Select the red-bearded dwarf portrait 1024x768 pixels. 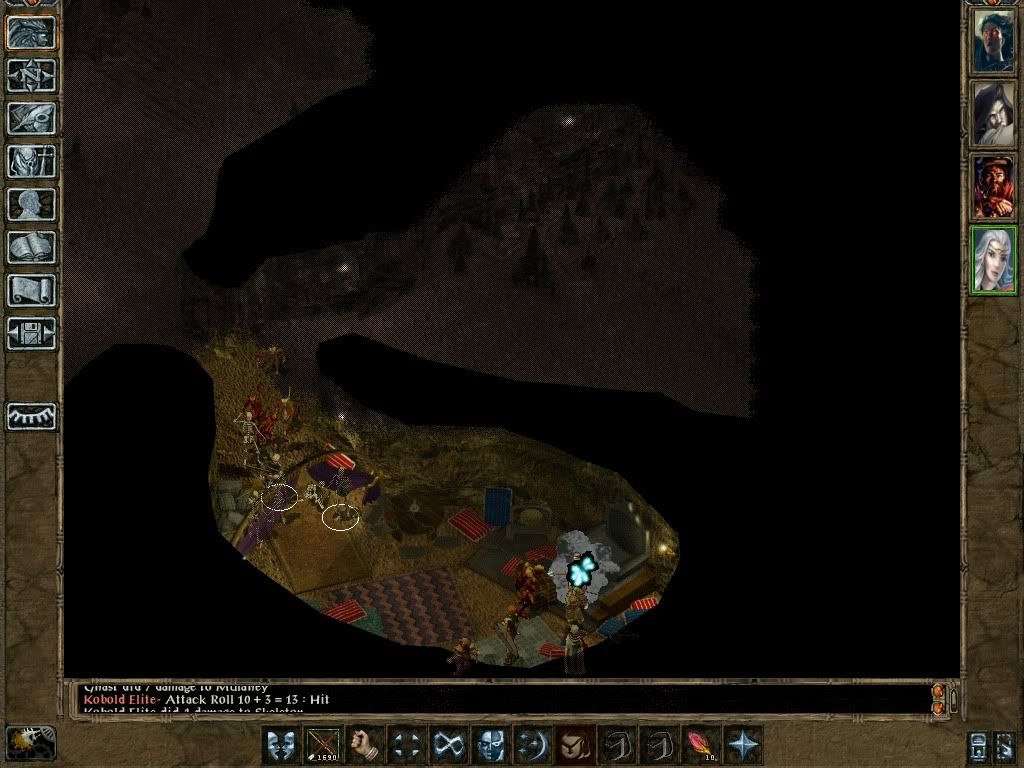pyautogui.click(x=993, y=187)
